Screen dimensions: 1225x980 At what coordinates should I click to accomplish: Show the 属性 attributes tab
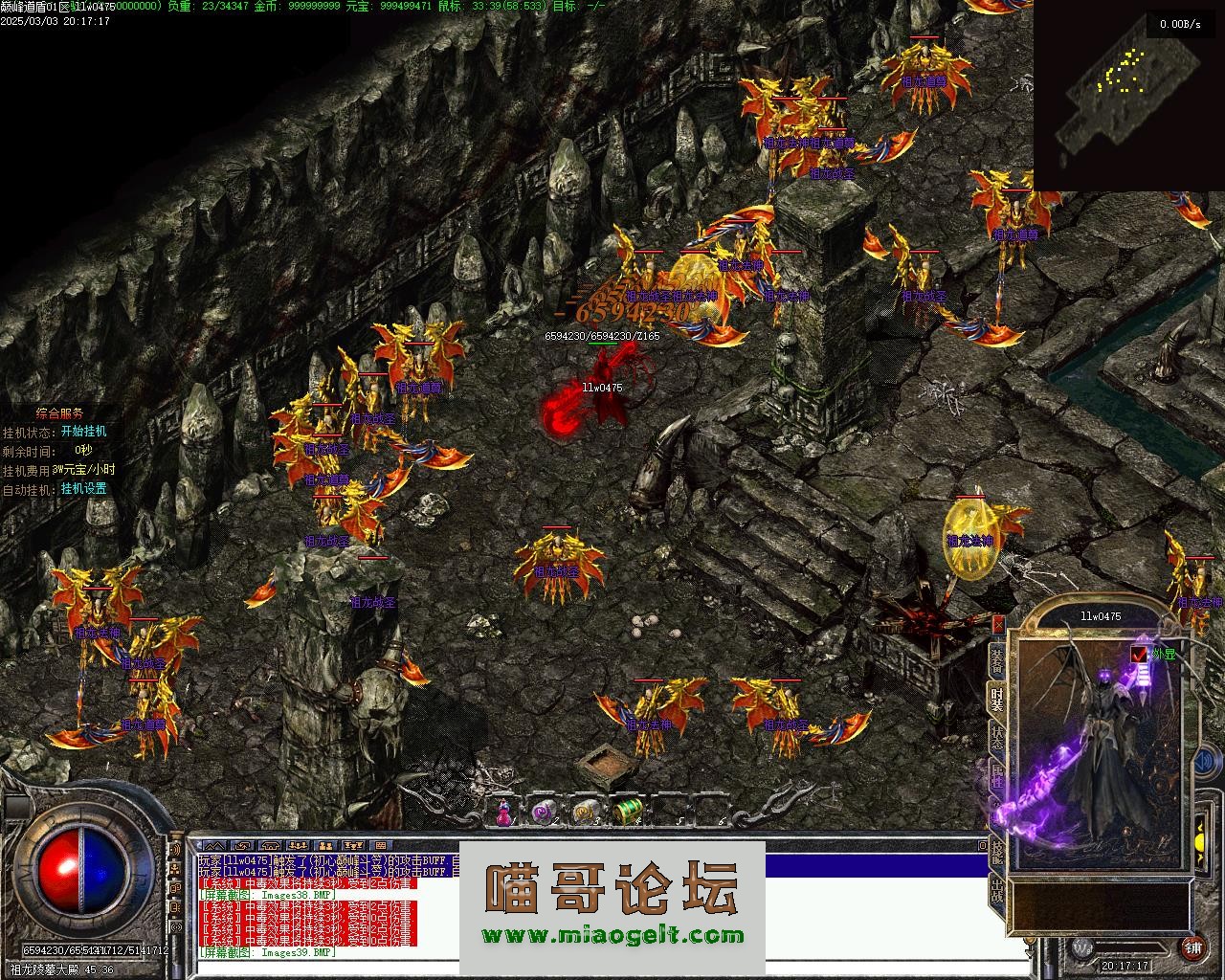[997, 776]
